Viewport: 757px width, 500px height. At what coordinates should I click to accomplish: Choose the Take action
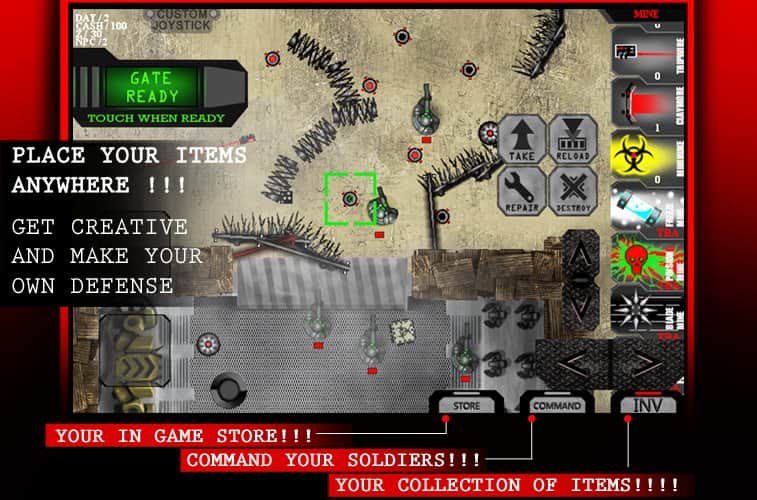point(521,138)
